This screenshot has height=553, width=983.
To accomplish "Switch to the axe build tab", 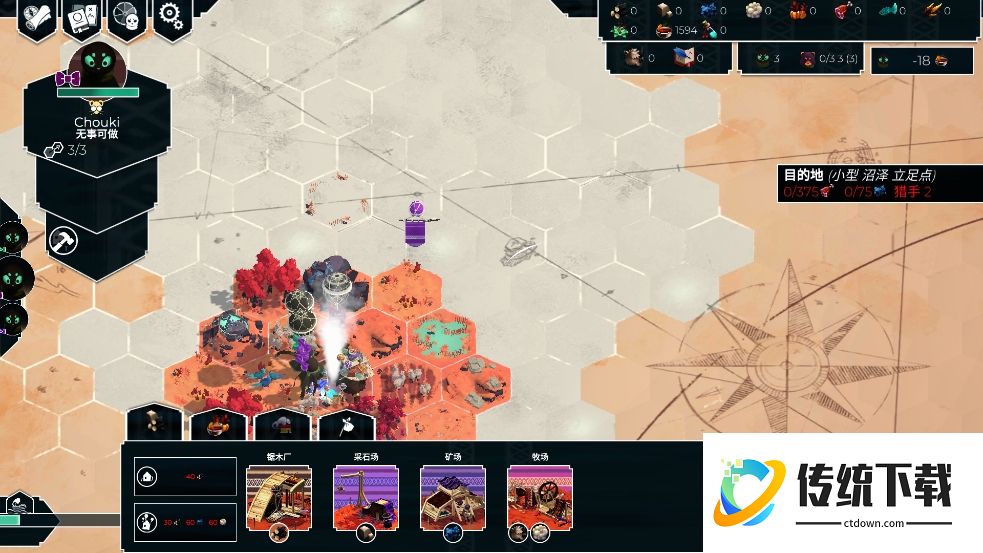I will tap(345, 423).
